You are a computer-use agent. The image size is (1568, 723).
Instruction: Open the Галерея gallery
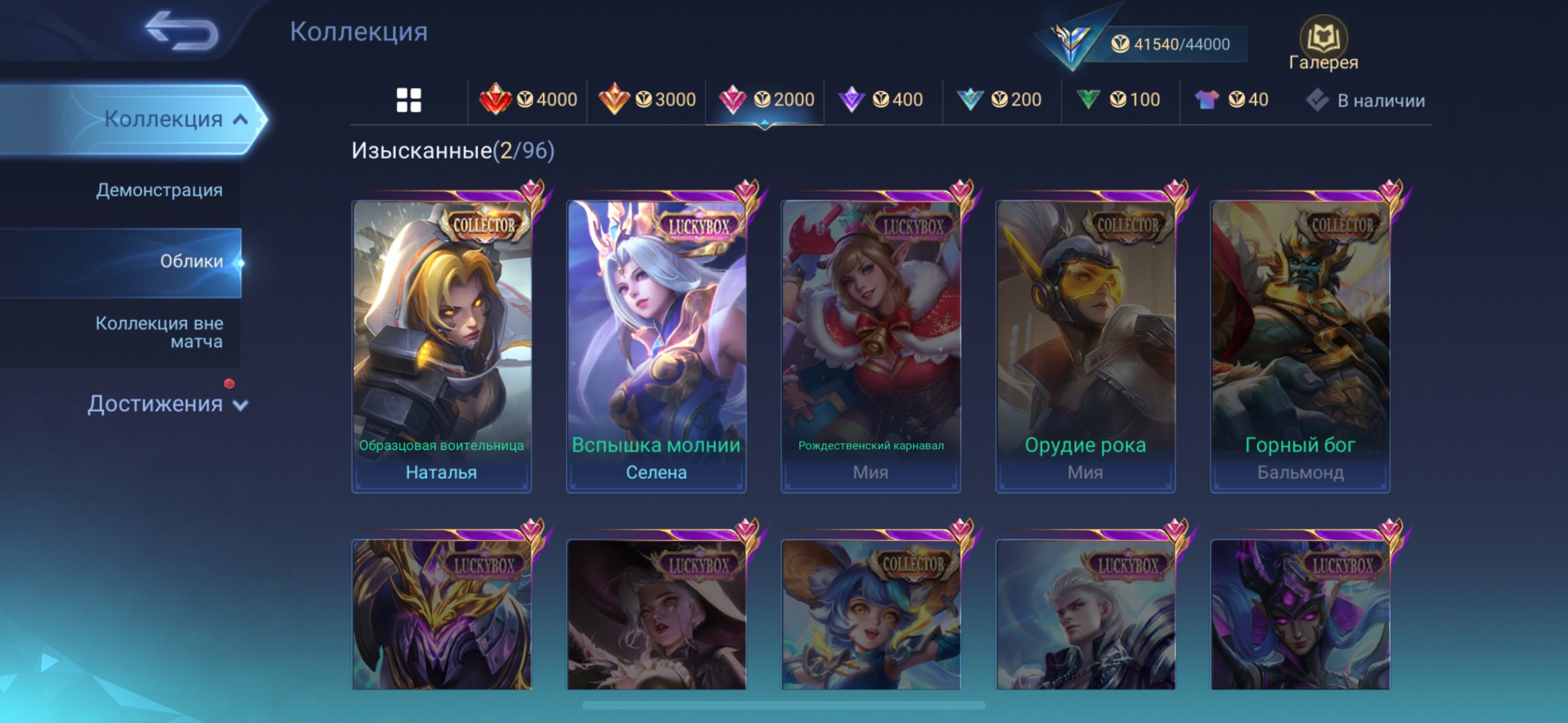tap(1323, 44)
